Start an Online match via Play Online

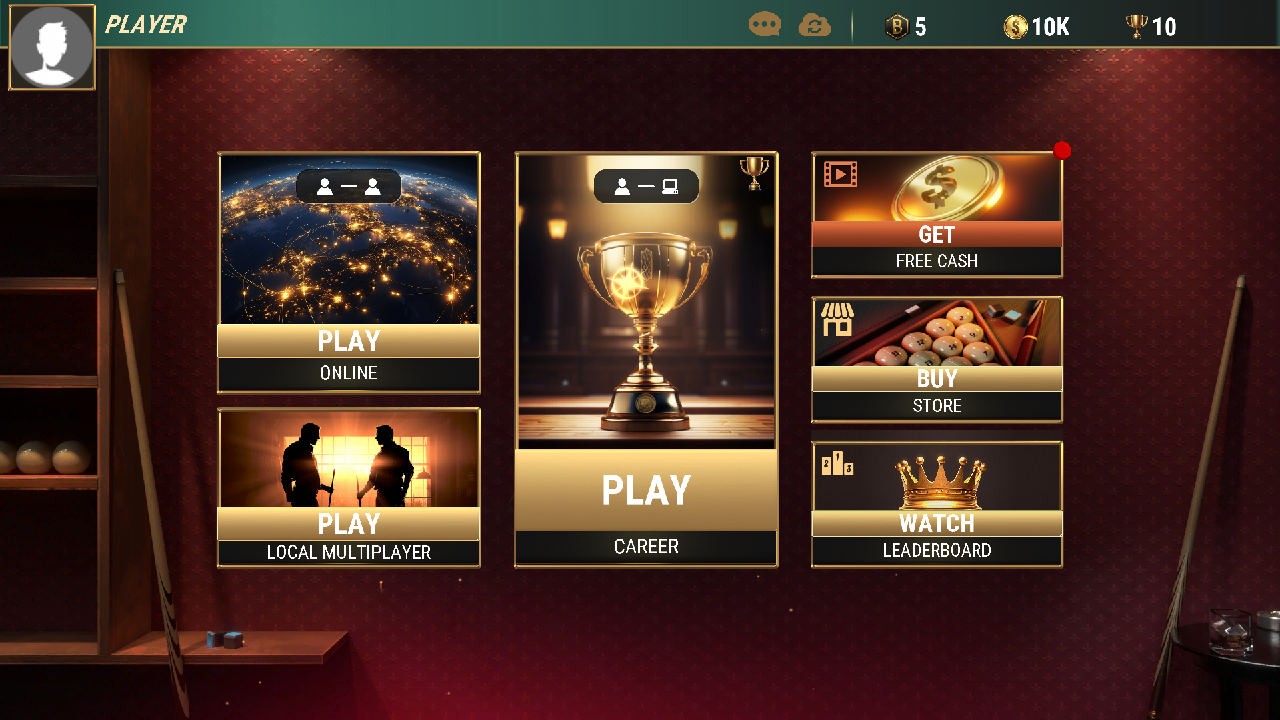coord(348,341)
